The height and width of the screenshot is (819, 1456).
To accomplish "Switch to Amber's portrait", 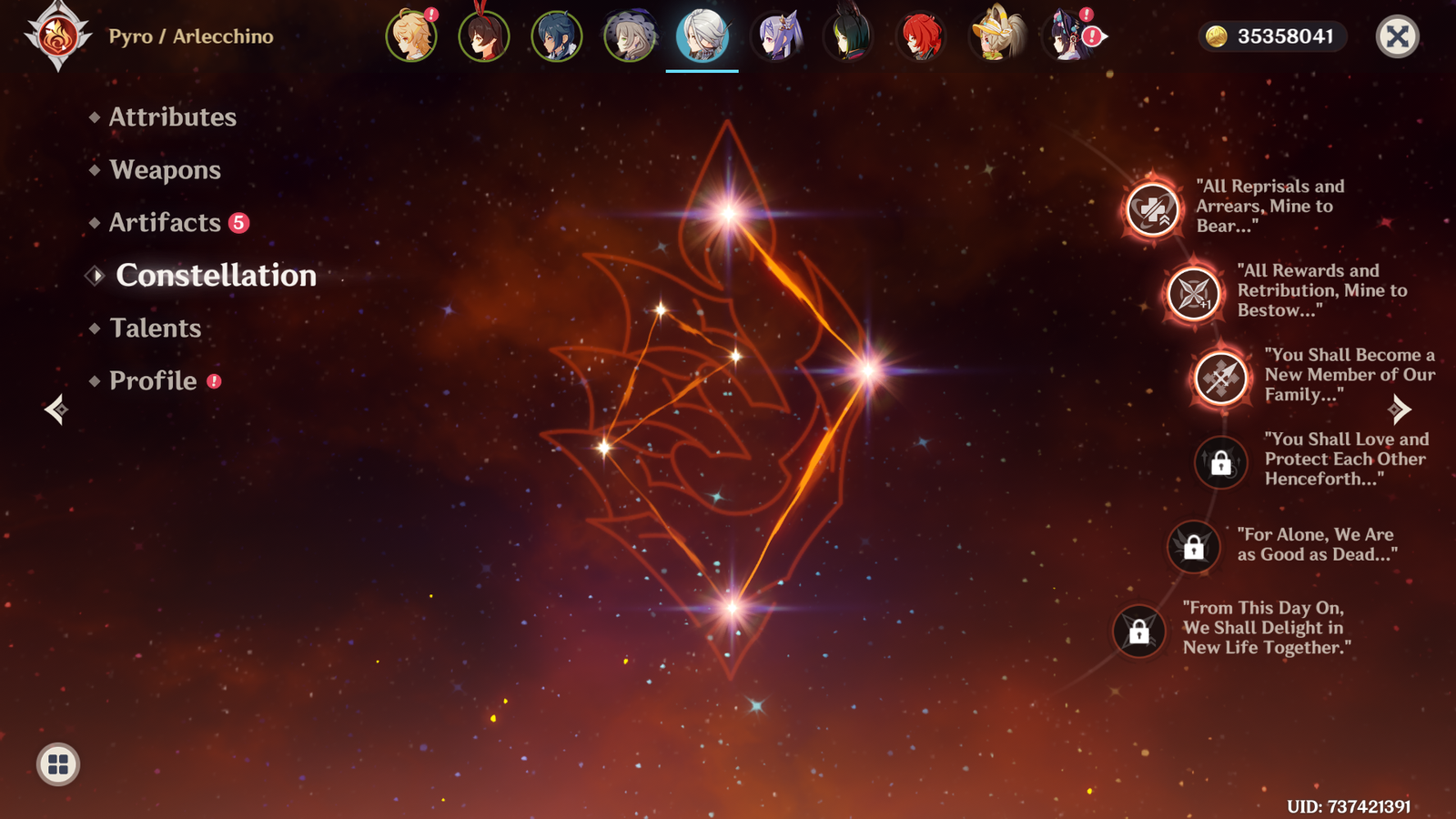I will pyautogui.click(x=484, y=37).
